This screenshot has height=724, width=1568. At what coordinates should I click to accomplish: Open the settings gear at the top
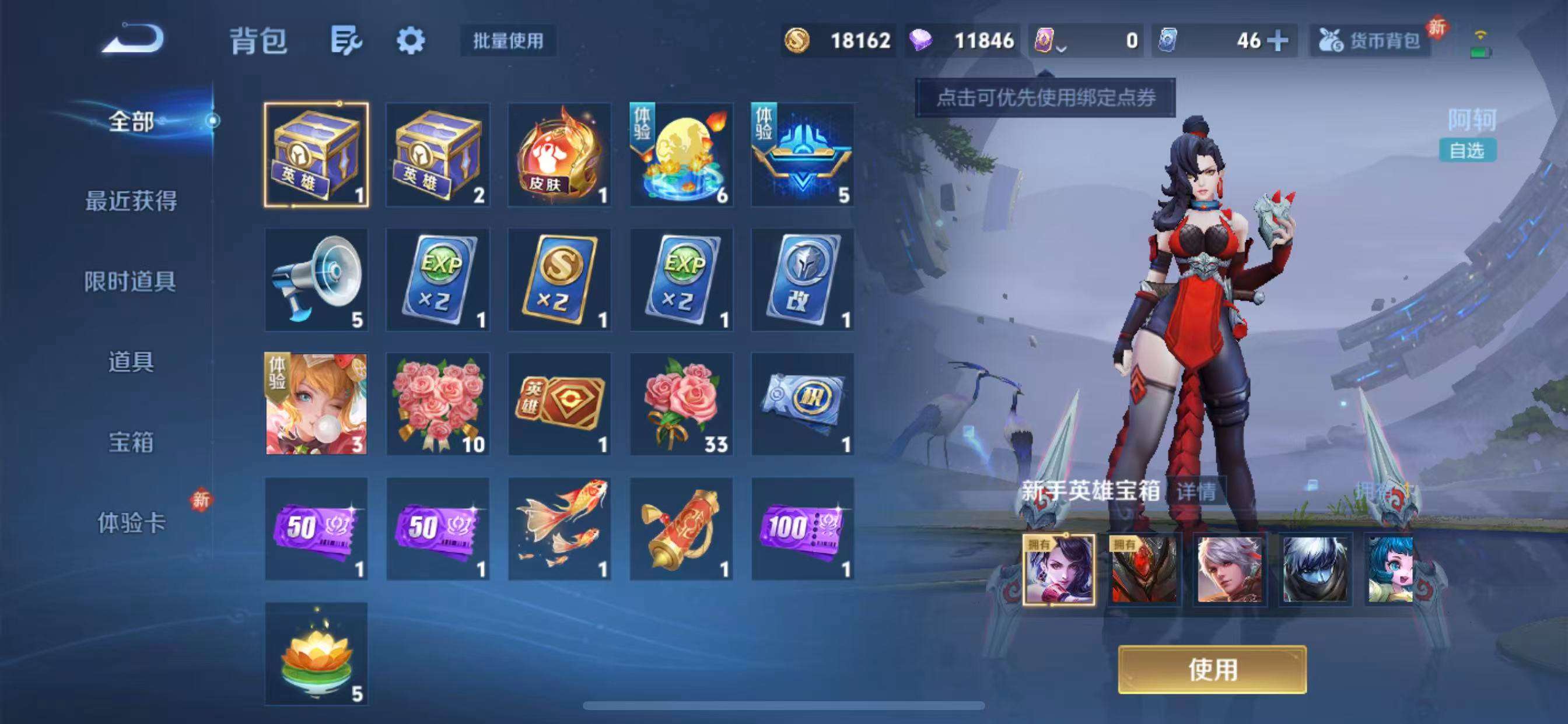pos(412,40)
